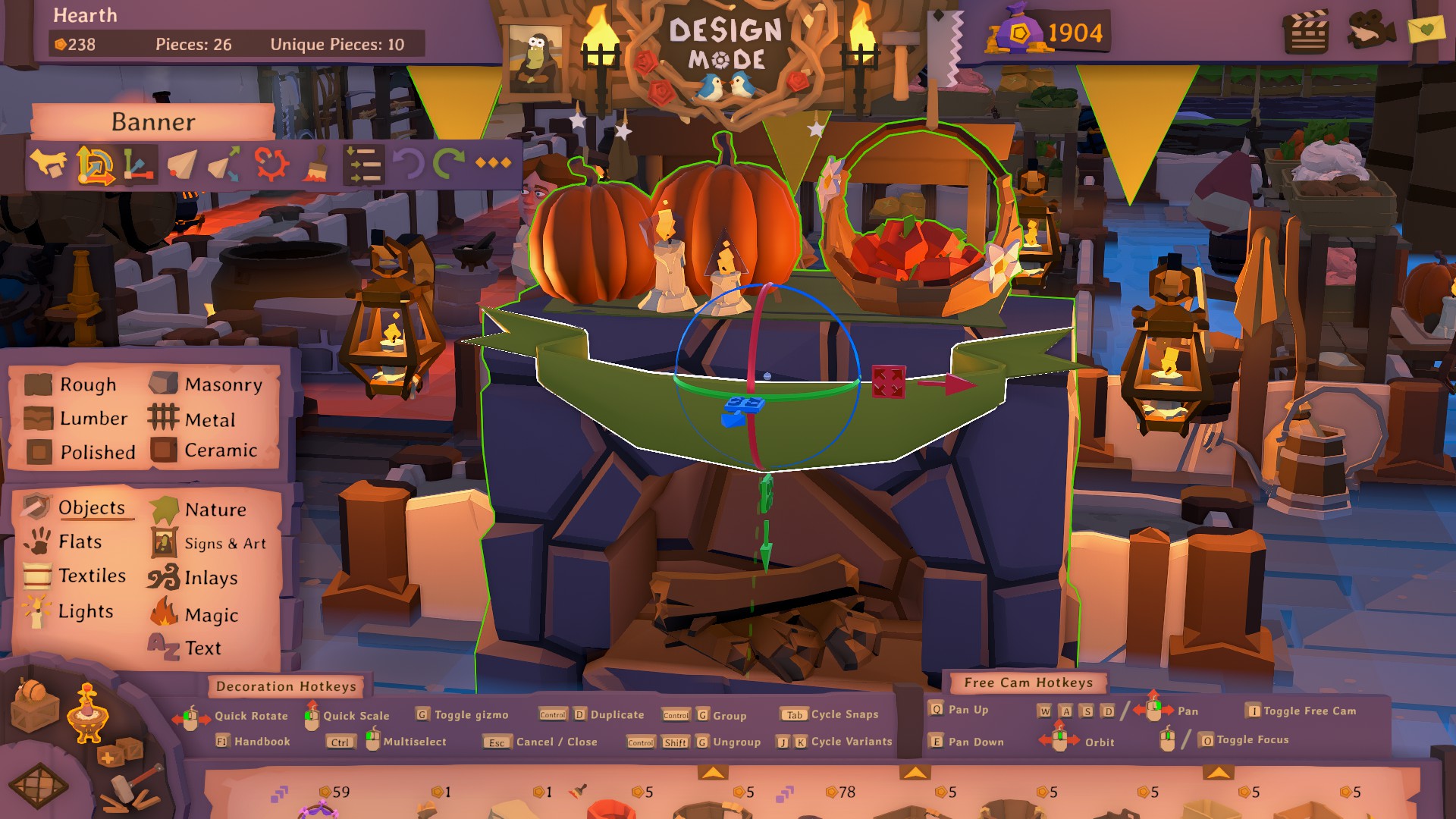Click the Banner title label
Screen dimensions: 1456x819
point(154,121)
